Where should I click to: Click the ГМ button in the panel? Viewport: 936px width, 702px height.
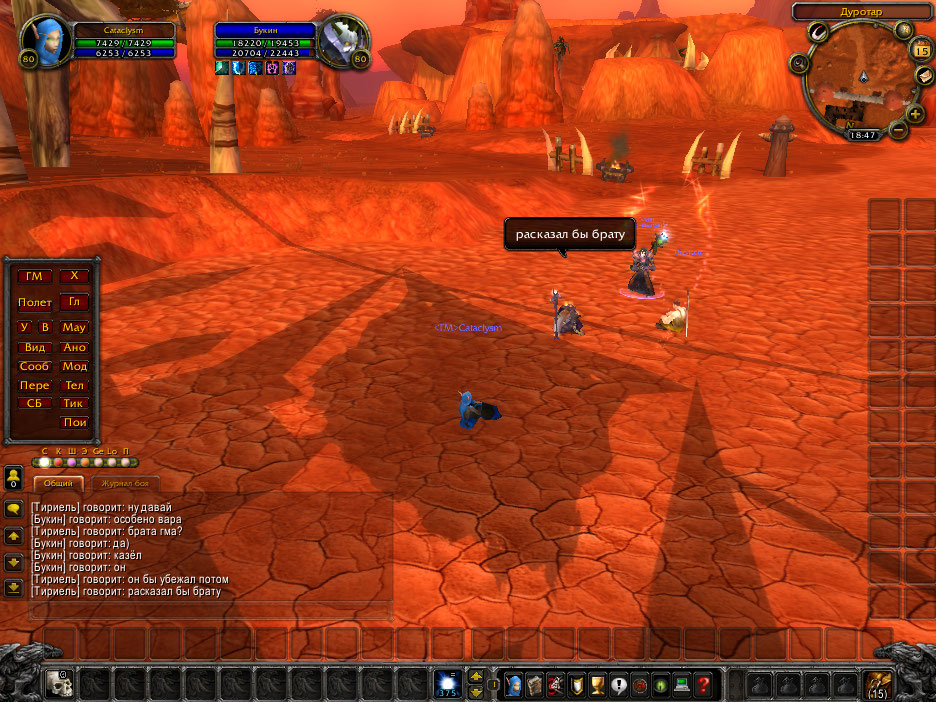point(35,276)
